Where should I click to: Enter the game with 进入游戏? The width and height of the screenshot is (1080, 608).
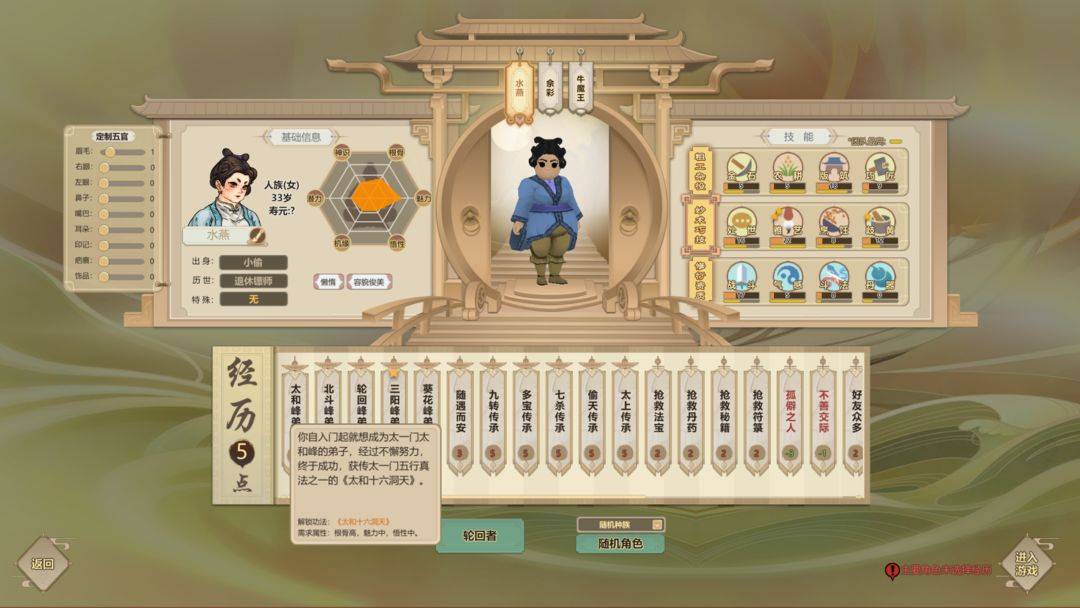pyautogui.click(x=1027, y=563)
